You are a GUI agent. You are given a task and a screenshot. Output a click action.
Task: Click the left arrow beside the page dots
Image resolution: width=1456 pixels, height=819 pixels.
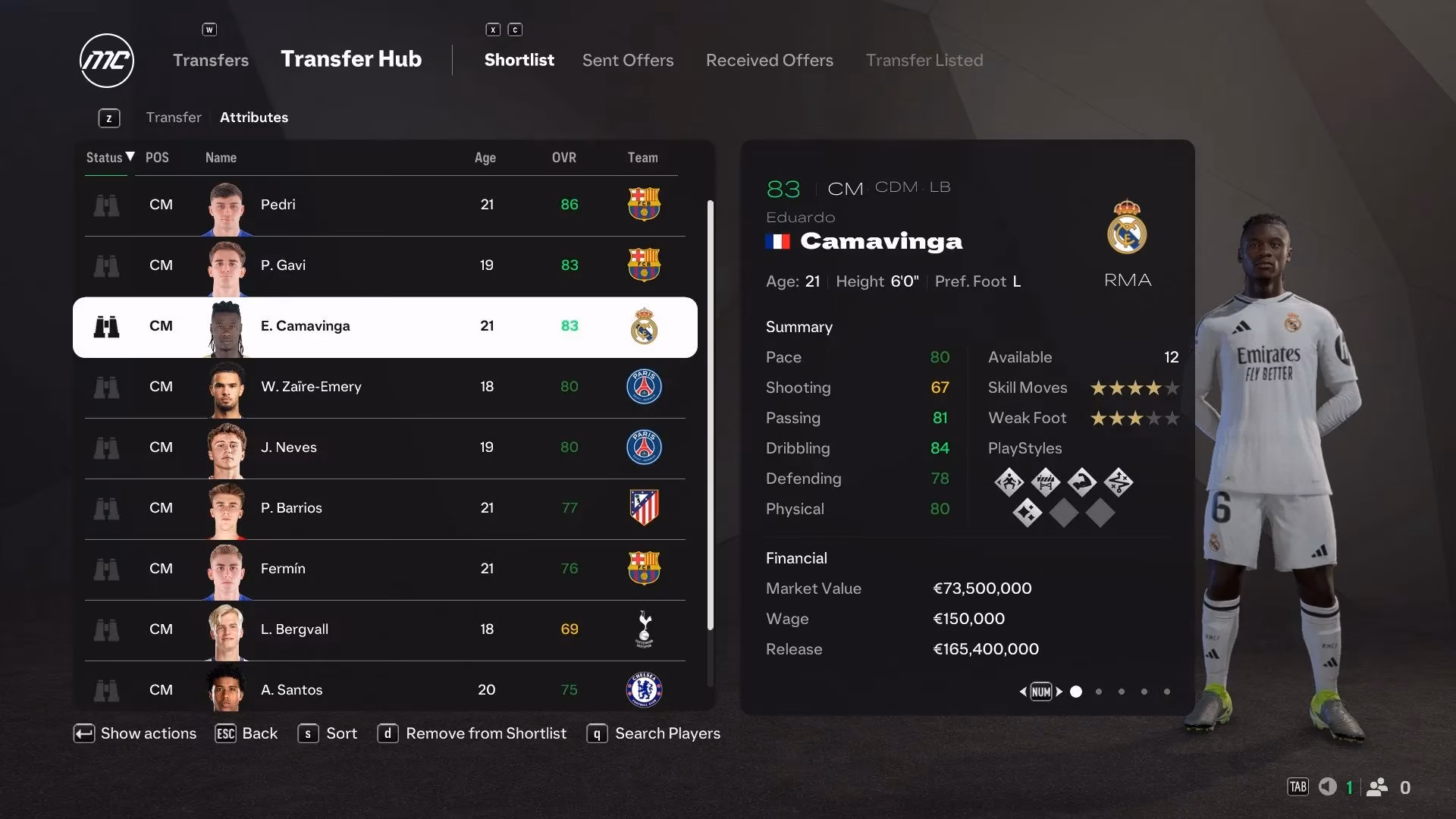click(1023, 692)
